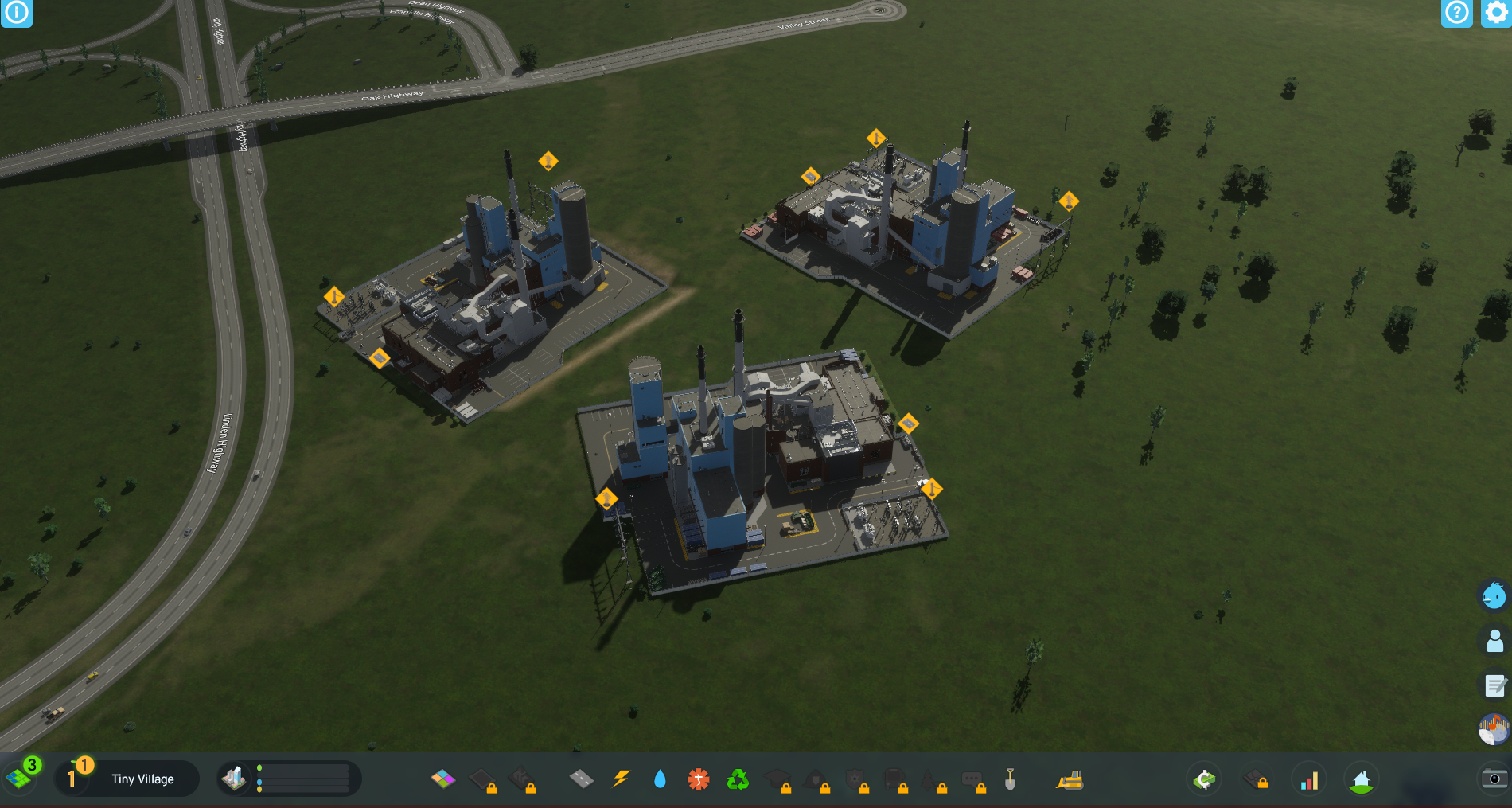Select the Zoning tool

tap(442, 779)
